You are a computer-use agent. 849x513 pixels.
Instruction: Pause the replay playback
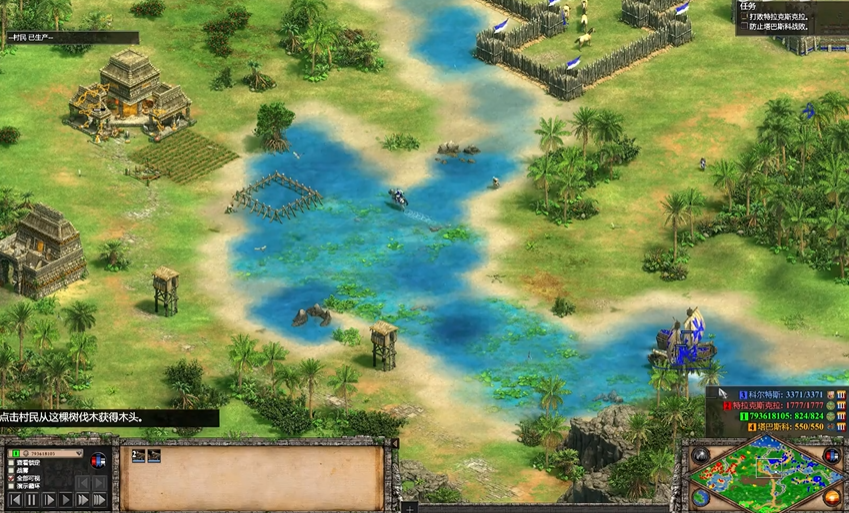[31, 500]
